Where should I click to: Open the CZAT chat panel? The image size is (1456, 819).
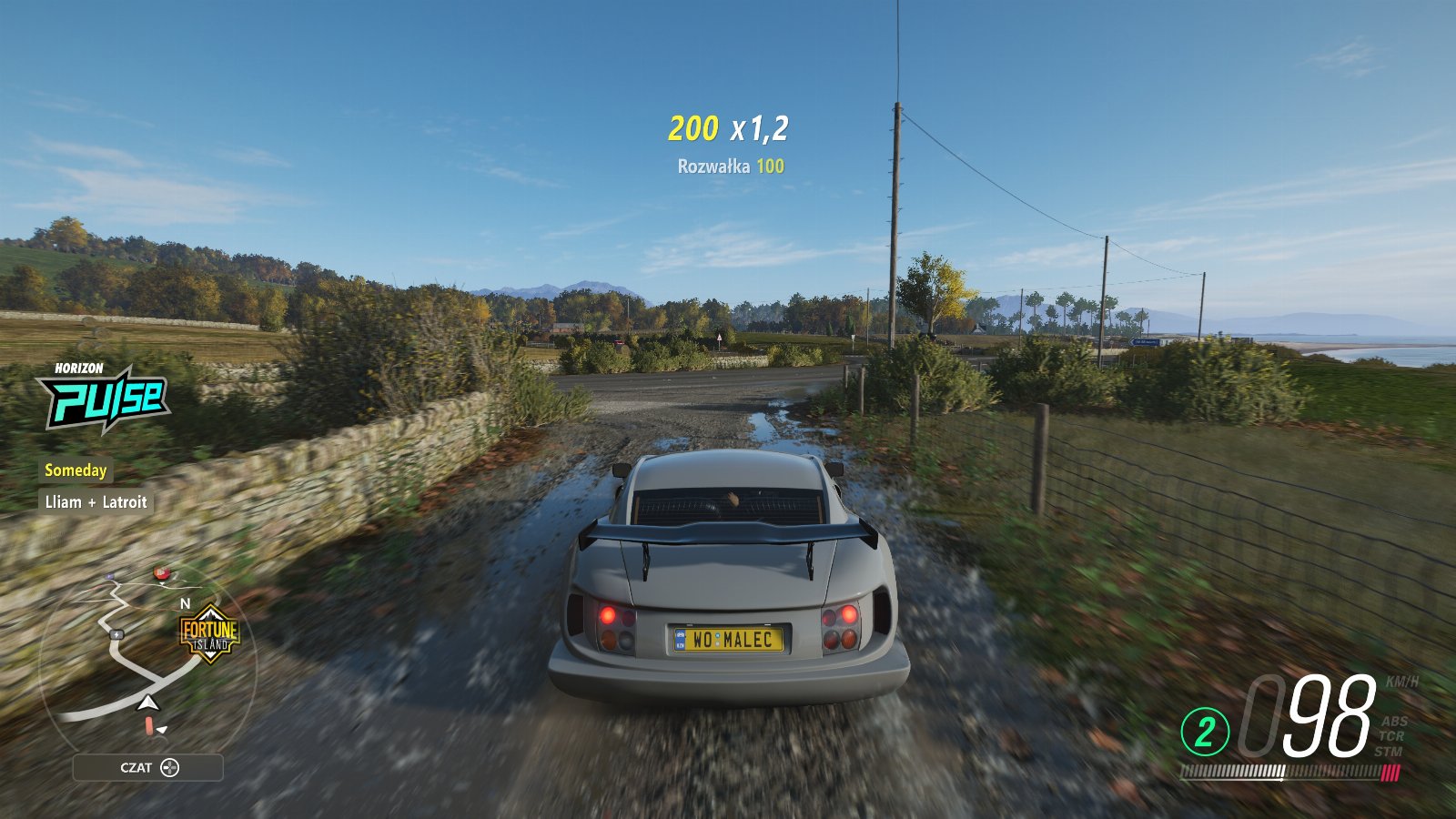[148, 767]
